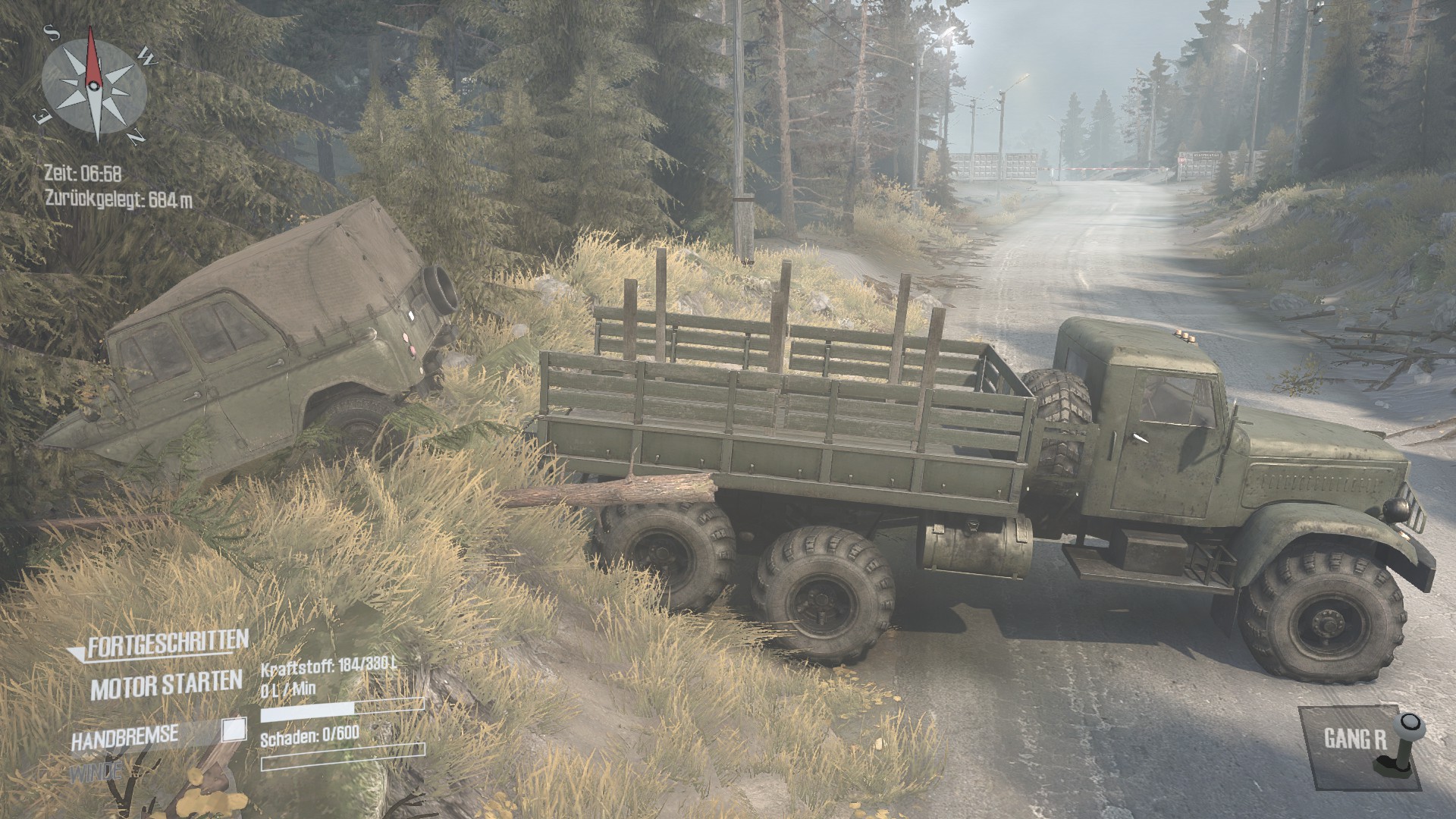Screen dimensions: 1456x819
Task: Start the engine with Motor Starten
Action: (166, 686)
